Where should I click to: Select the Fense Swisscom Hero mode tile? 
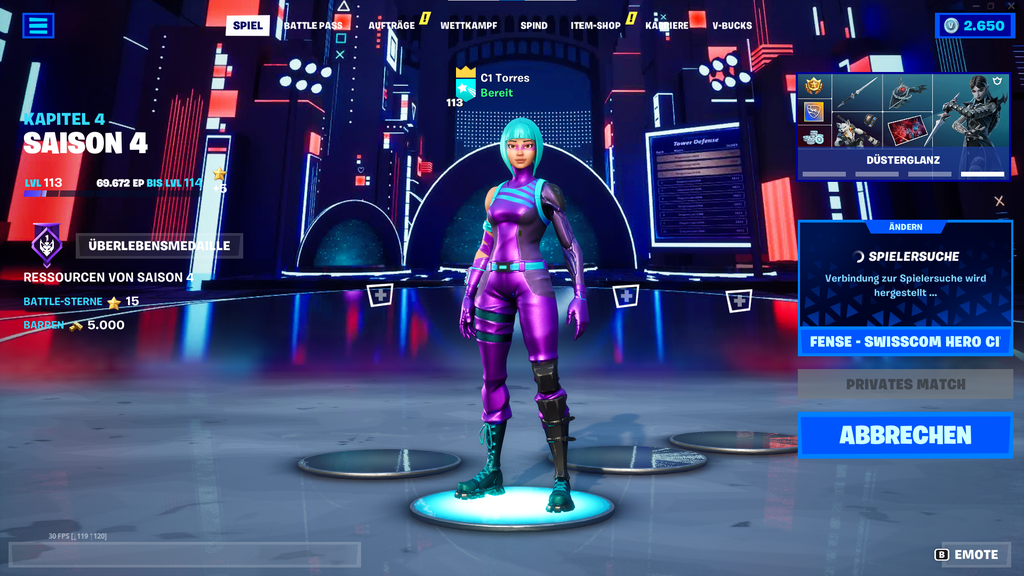pos(904,341)
